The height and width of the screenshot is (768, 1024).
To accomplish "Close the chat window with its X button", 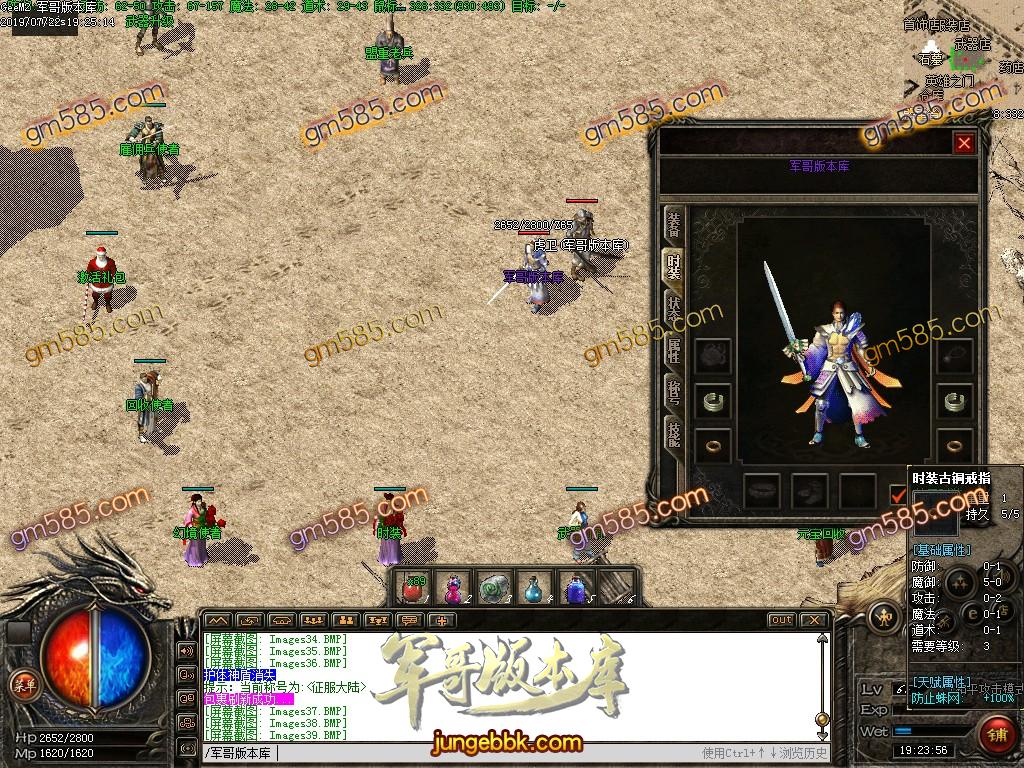I will (815, 620).
